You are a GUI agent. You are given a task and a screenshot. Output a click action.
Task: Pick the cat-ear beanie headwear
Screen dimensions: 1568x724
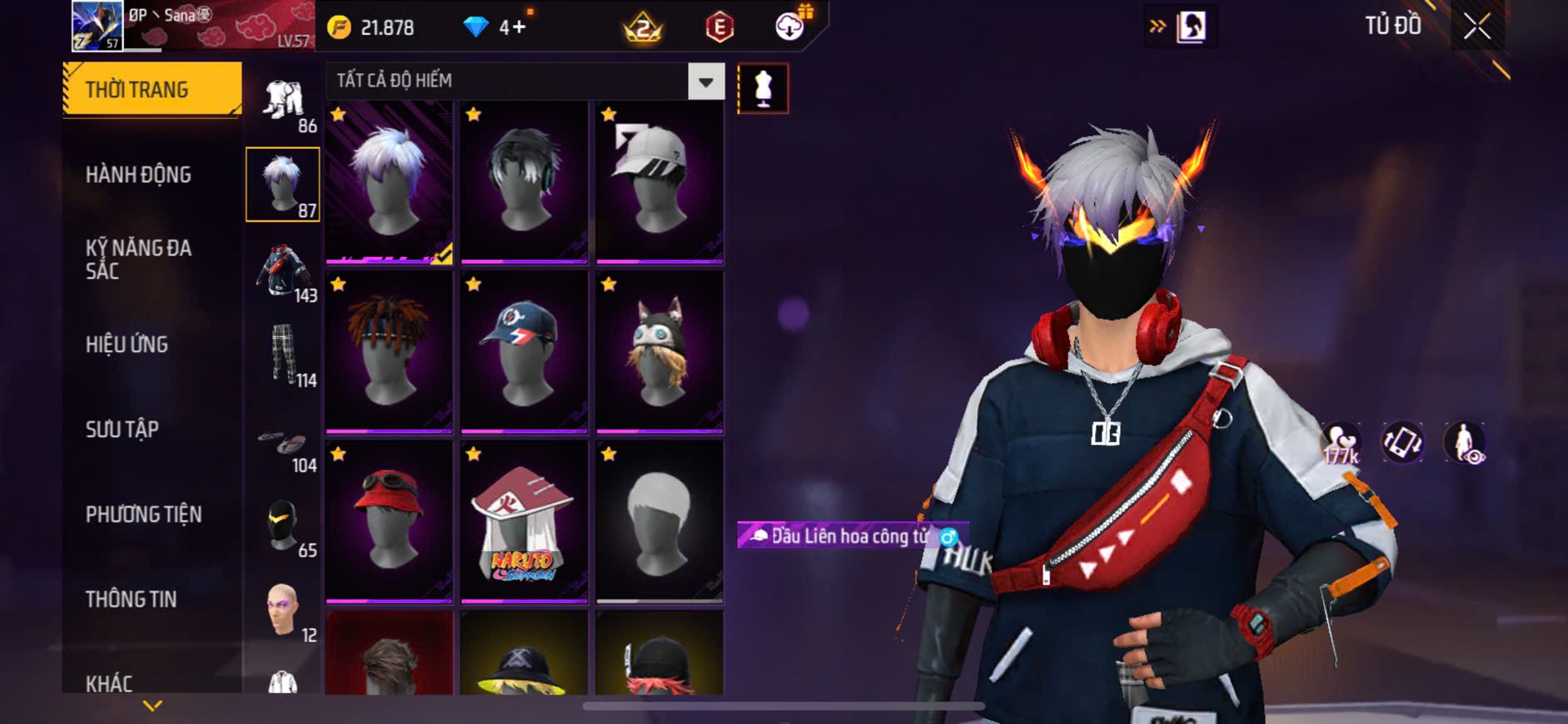660,351
